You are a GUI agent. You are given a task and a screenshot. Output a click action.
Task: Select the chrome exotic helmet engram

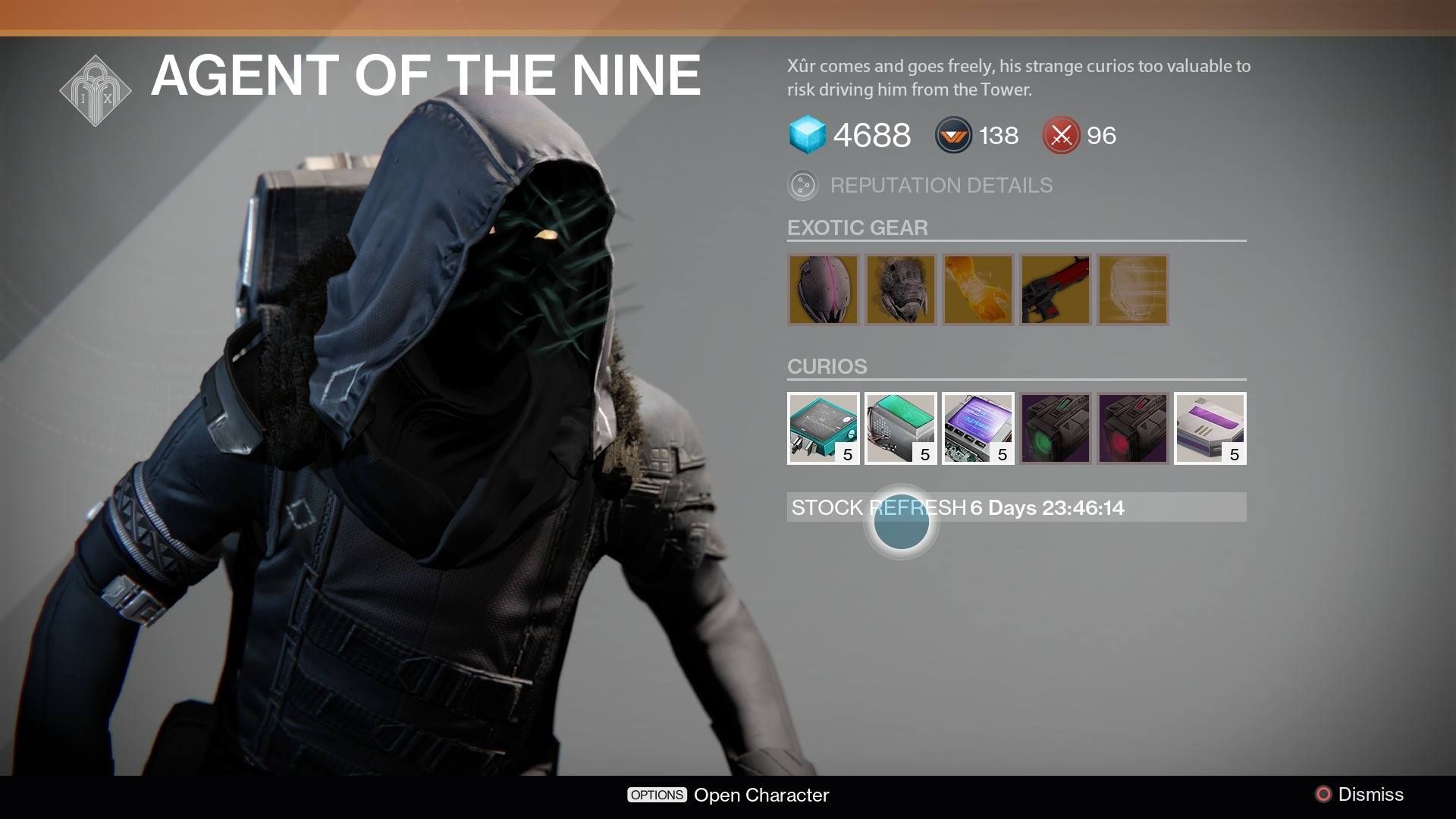[1133, 290]
